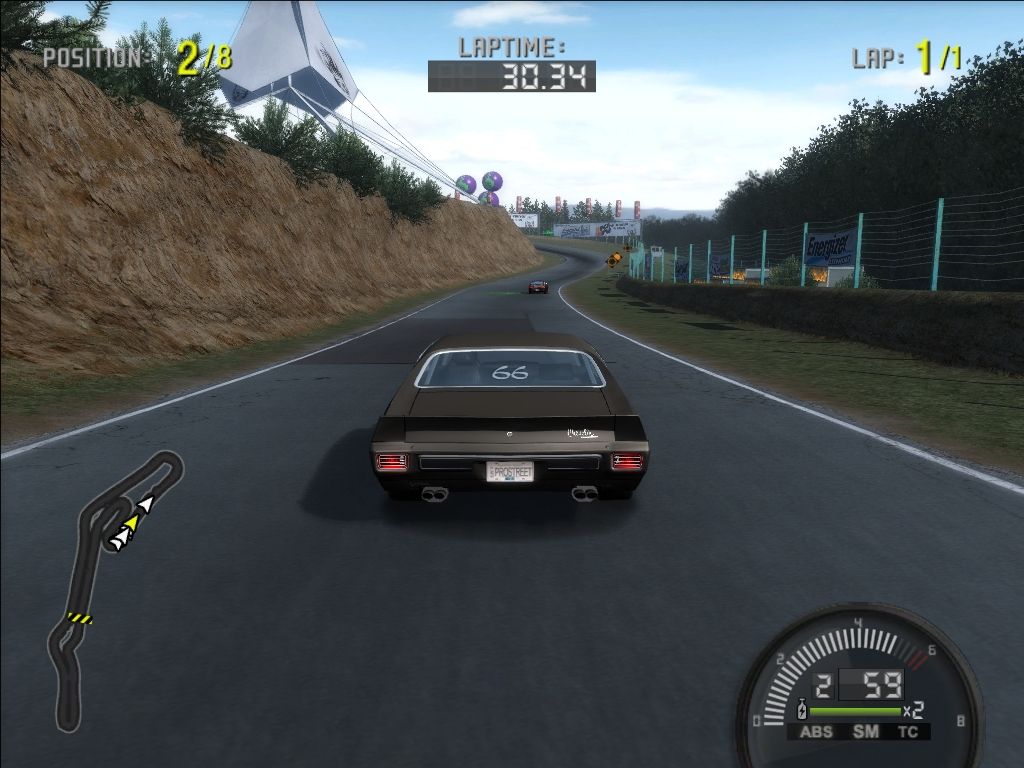Select the yellow player arrow on the minimap
This screenshot has width=1024, height=768.
pos(131,522)
